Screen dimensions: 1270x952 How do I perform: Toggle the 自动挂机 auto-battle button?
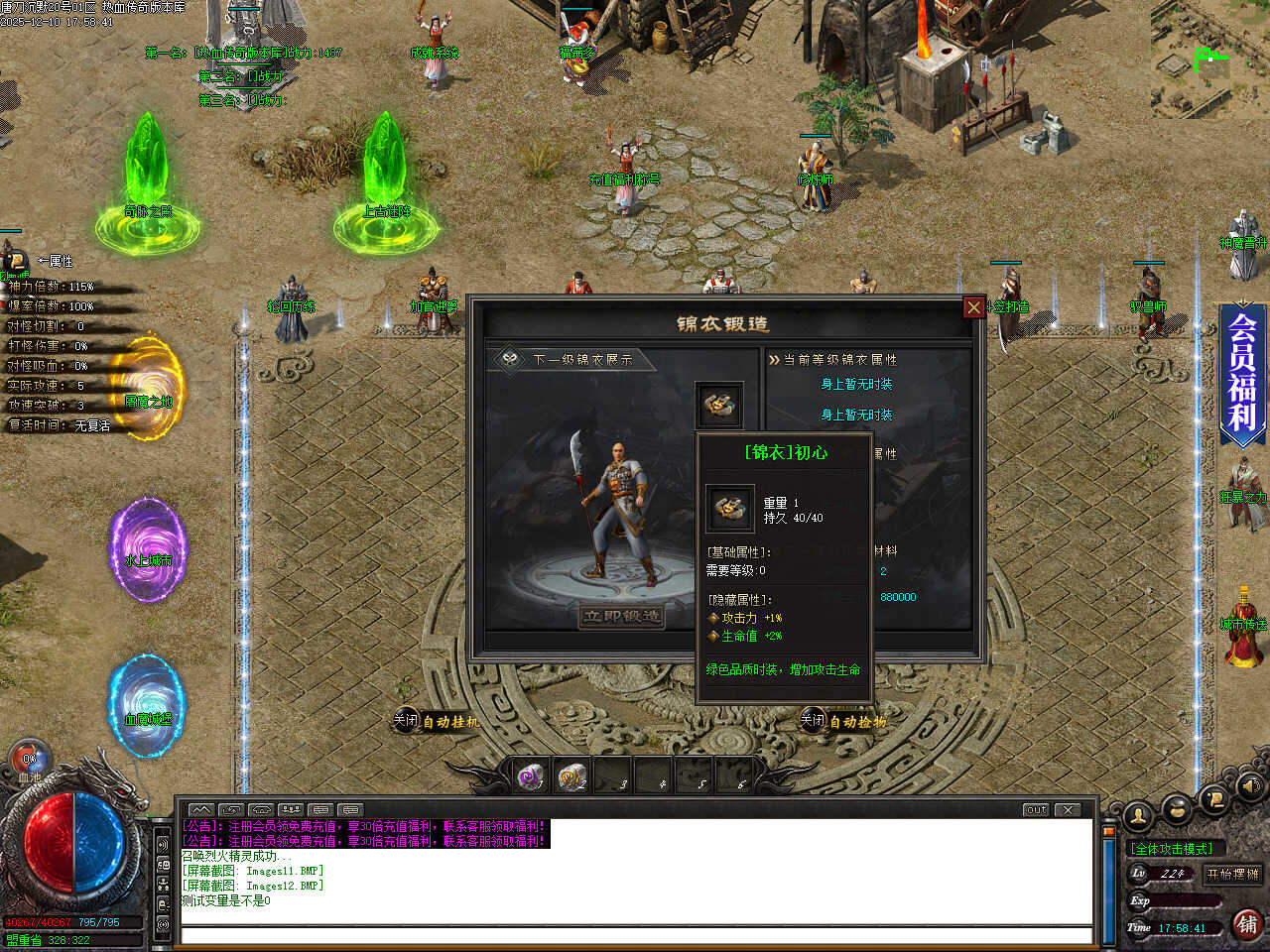pos(437,722)
